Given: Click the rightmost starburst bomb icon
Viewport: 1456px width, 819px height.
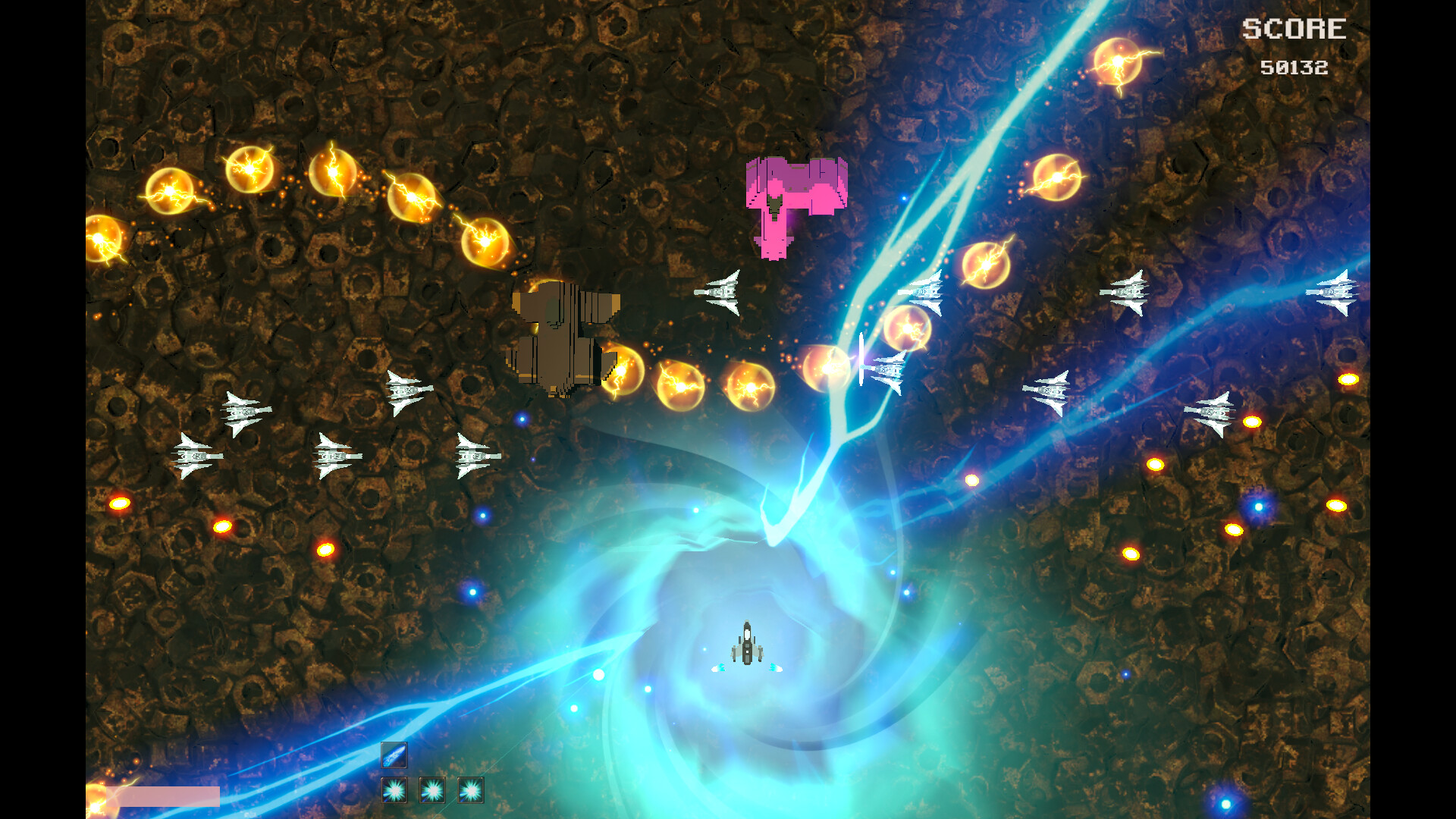Looking at the screenshot, I should [472, 791].
